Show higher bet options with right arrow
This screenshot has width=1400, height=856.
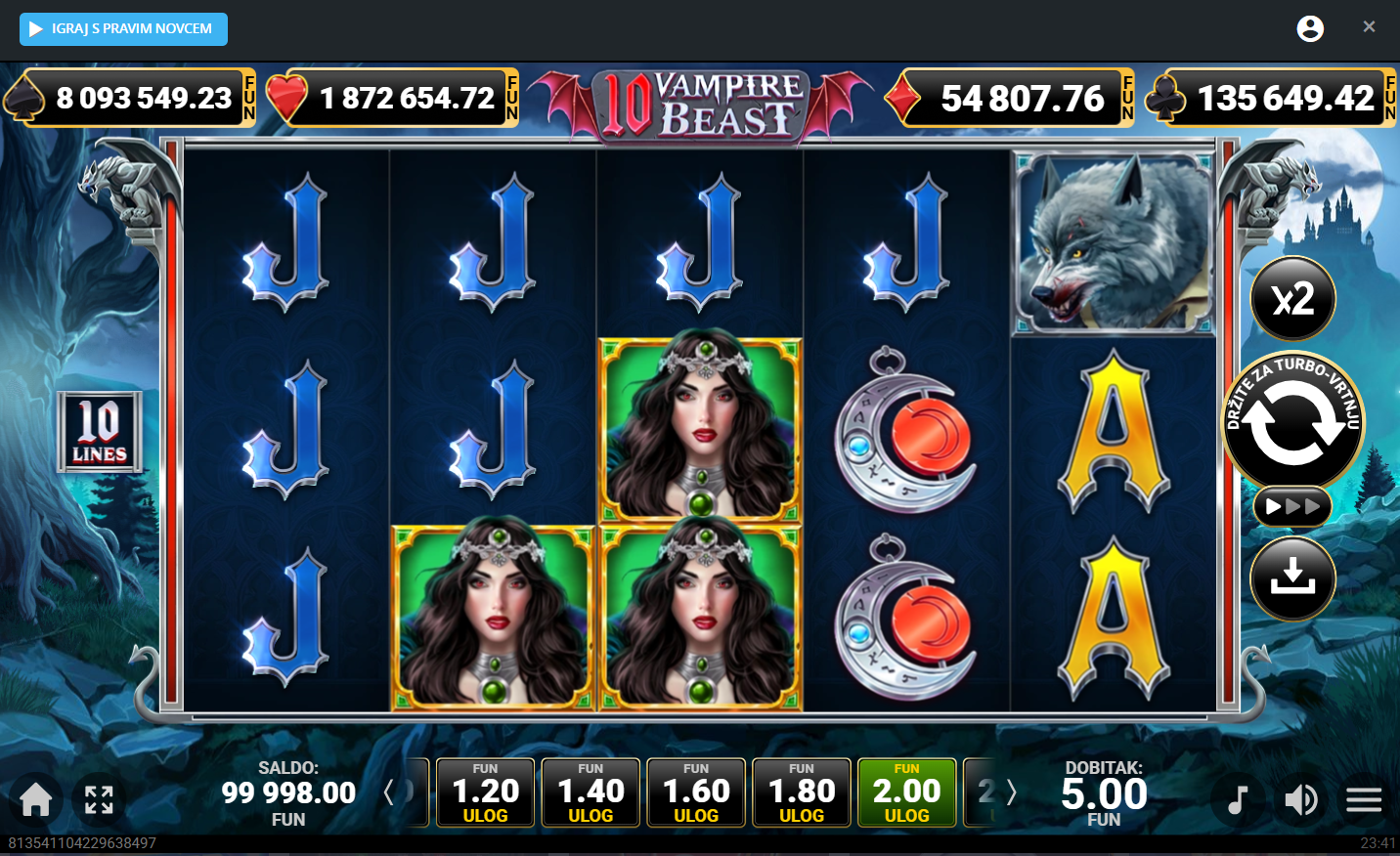(1012, 792)
